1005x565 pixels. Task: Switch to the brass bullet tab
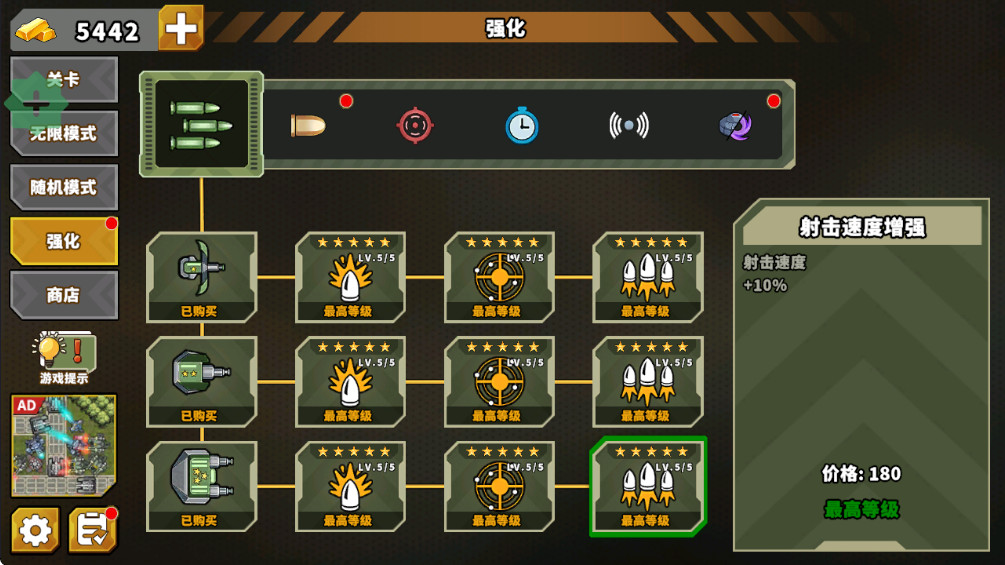tap(308, 125)
